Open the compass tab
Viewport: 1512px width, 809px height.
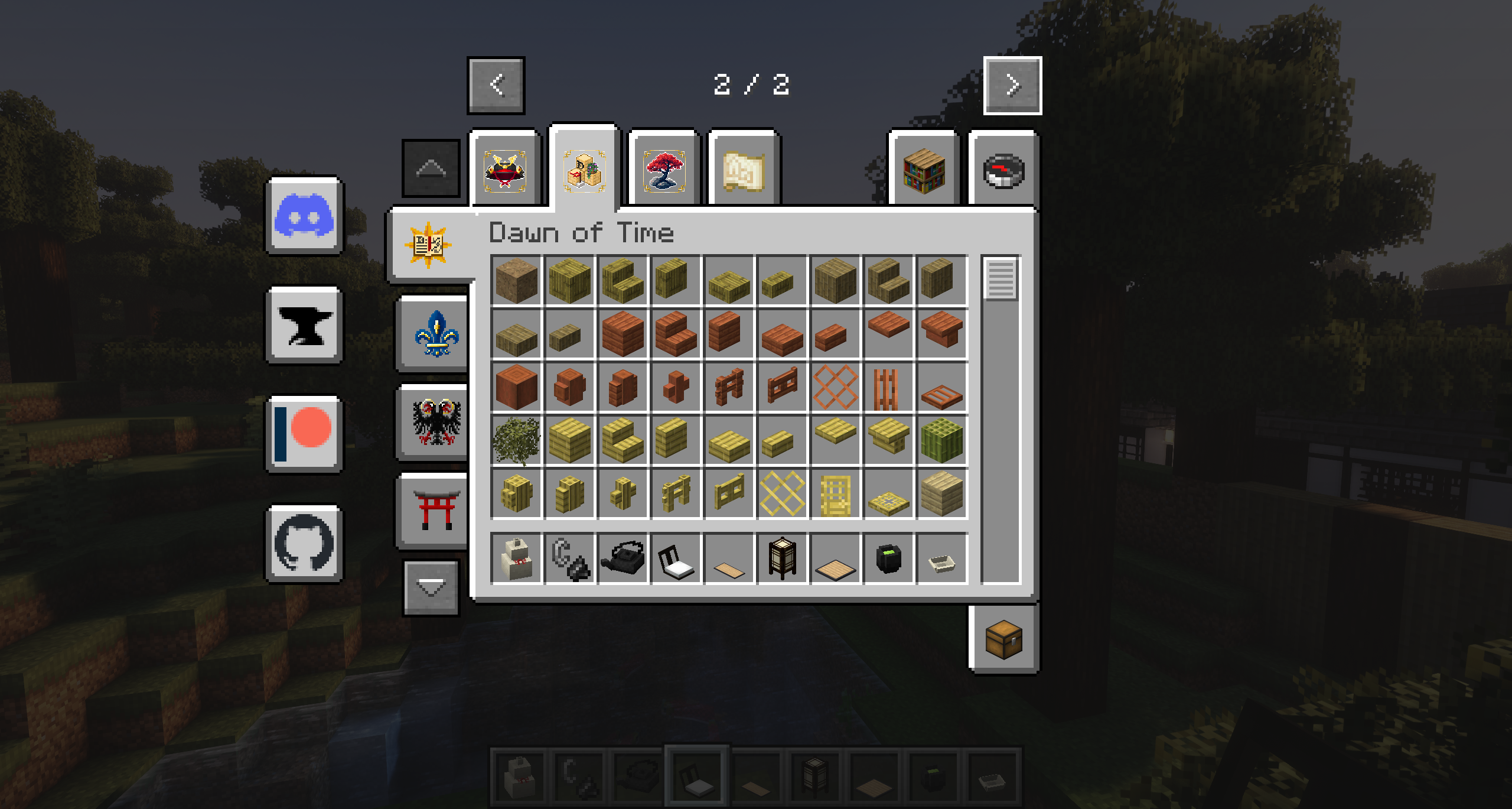coord(1003,170)
